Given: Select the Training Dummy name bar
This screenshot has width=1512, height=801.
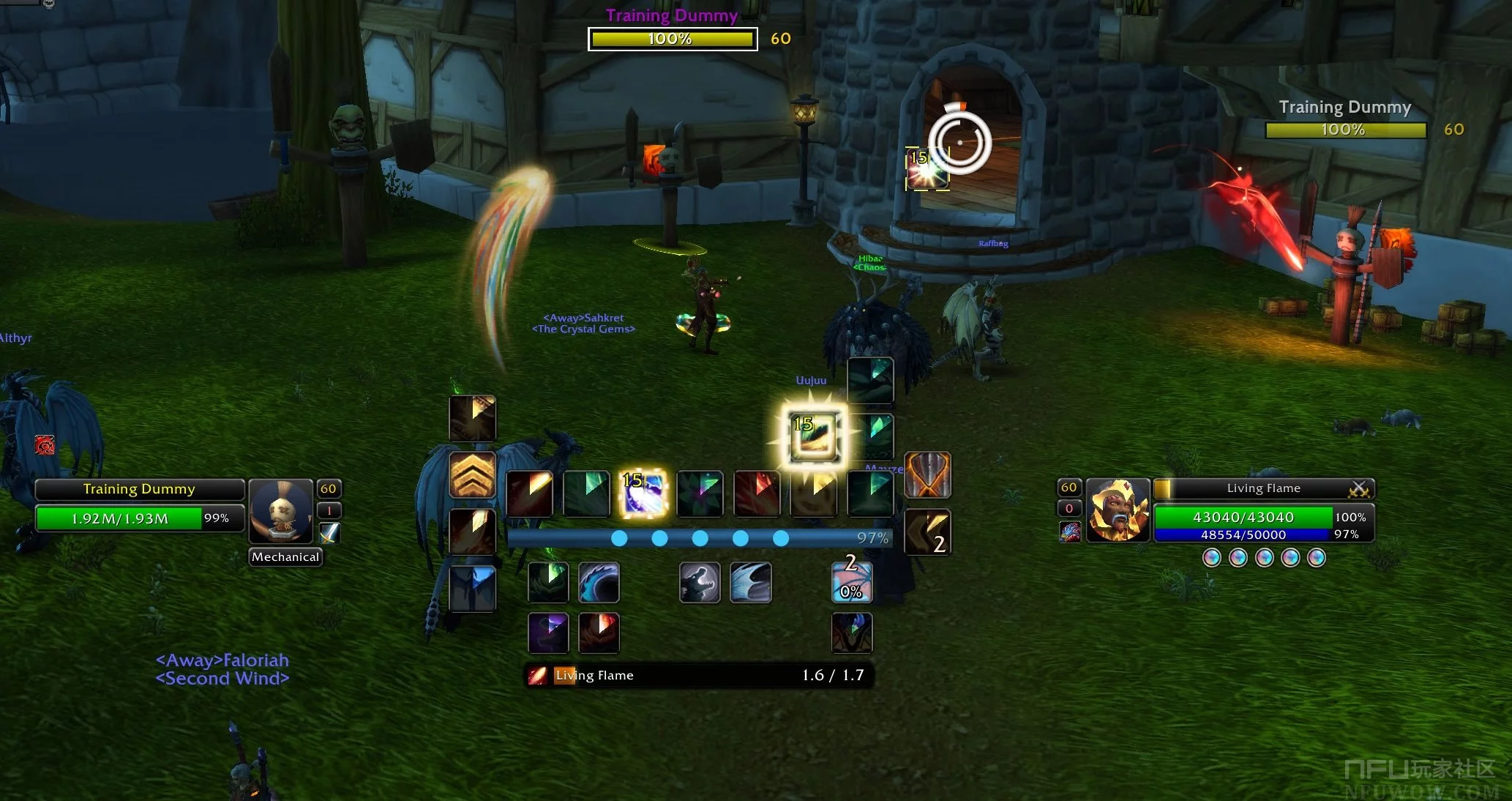Looking at the screenshot, I should 139,489.
